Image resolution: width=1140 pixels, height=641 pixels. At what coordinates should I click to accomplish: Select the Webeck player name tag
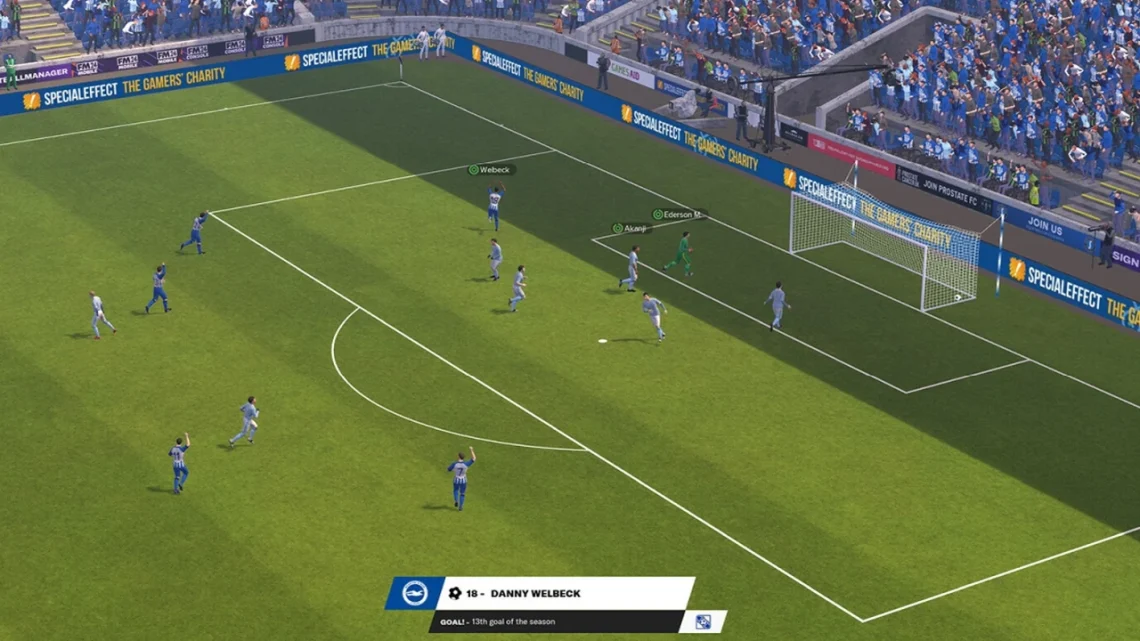click(x=492, y=170)
